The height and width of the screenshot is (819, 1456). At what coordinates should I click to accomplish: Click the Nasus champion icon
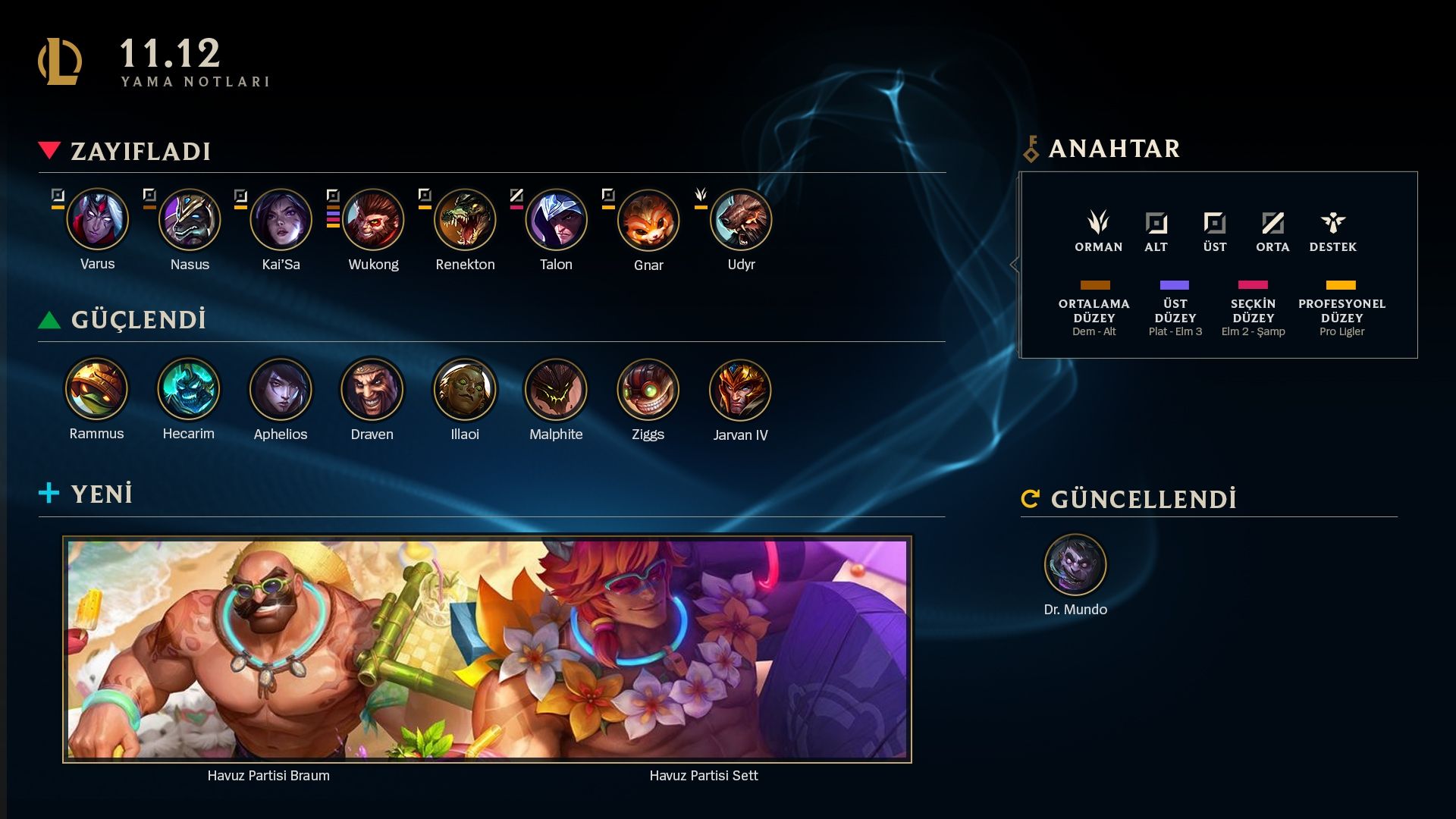[190, 220]
